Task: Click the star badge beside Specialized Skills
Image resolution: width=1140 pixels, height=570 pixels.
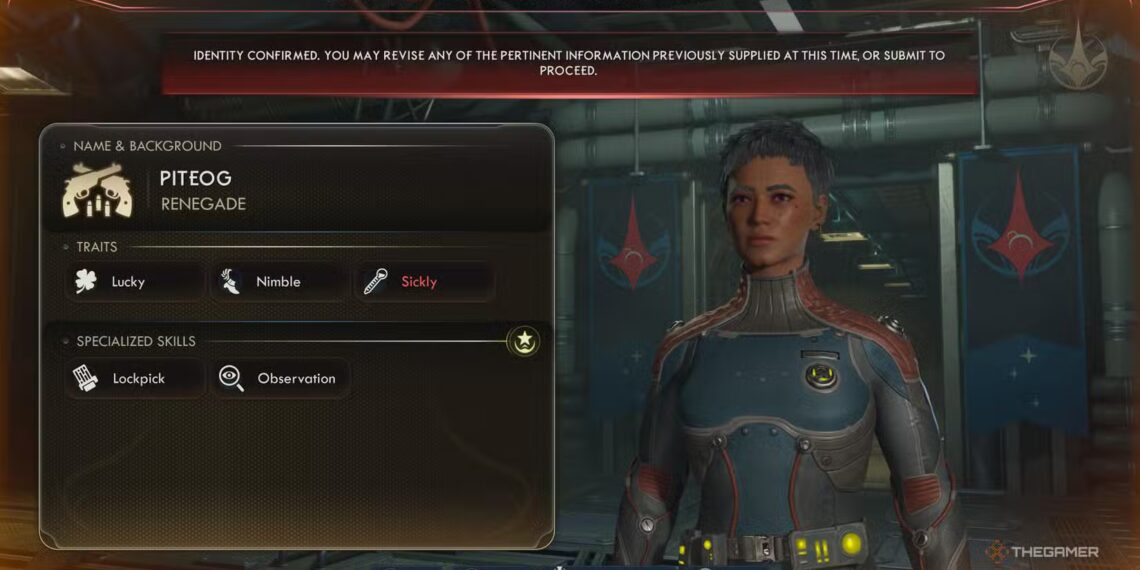Action: pyautogui.click(x=523, y=342)
